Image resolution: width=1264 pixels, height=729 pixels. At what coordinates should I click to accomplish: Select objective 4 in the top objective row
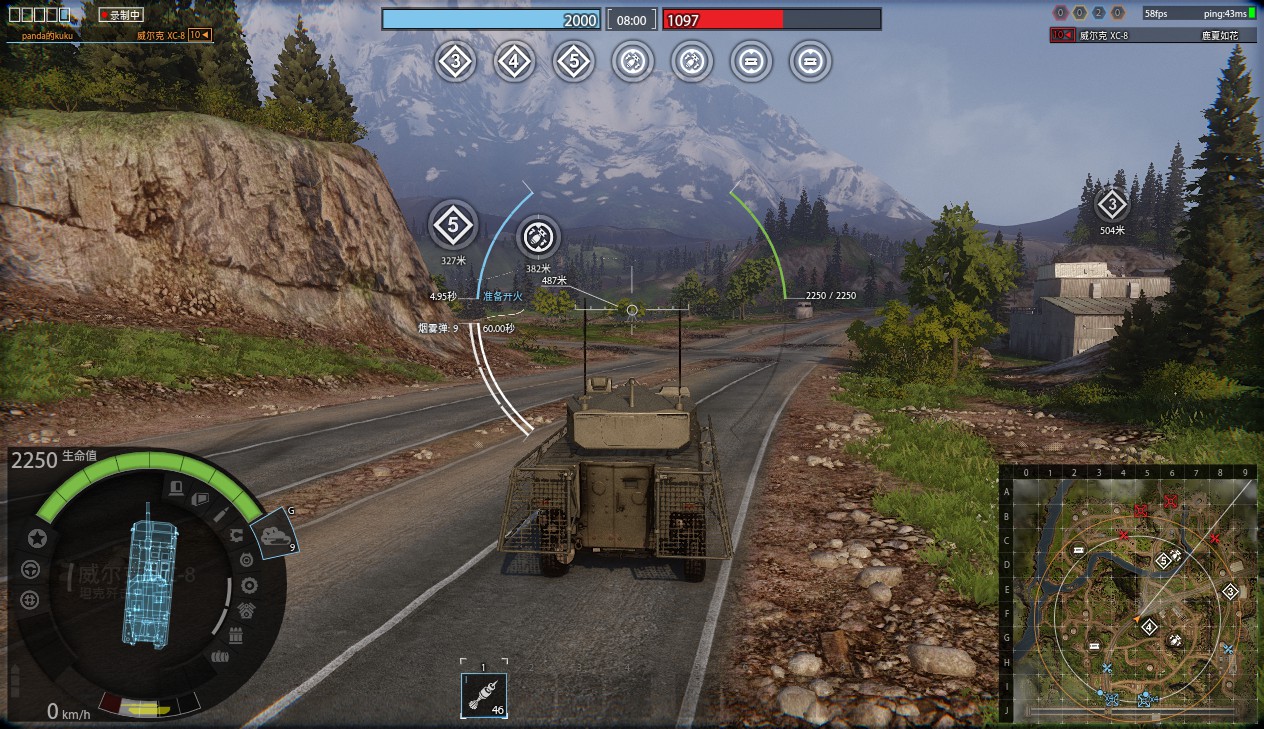point(514,62)
